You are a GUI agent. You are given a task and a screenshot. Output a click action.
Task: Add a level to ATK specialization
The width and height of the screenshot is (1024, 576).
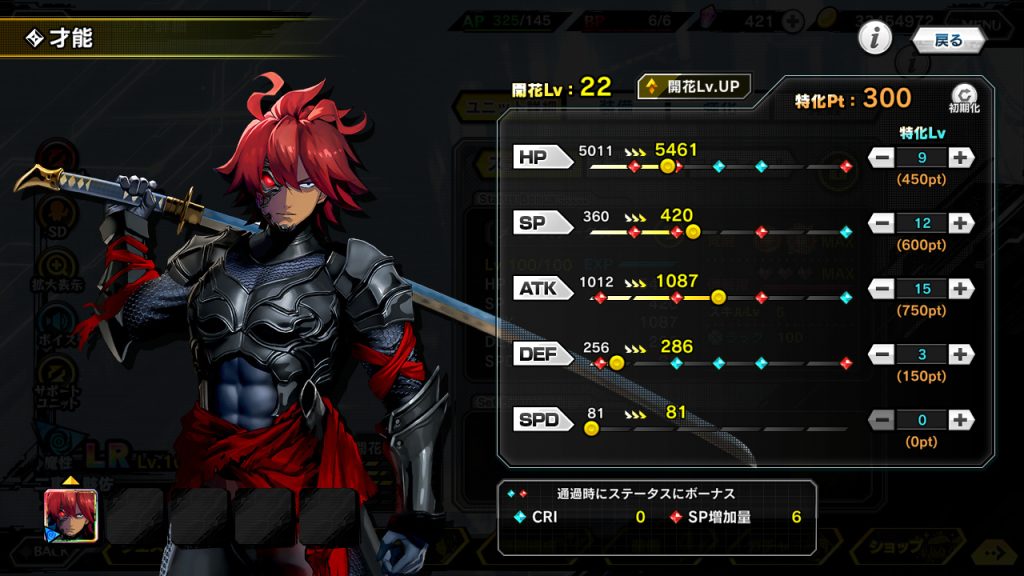pos(960,289)
